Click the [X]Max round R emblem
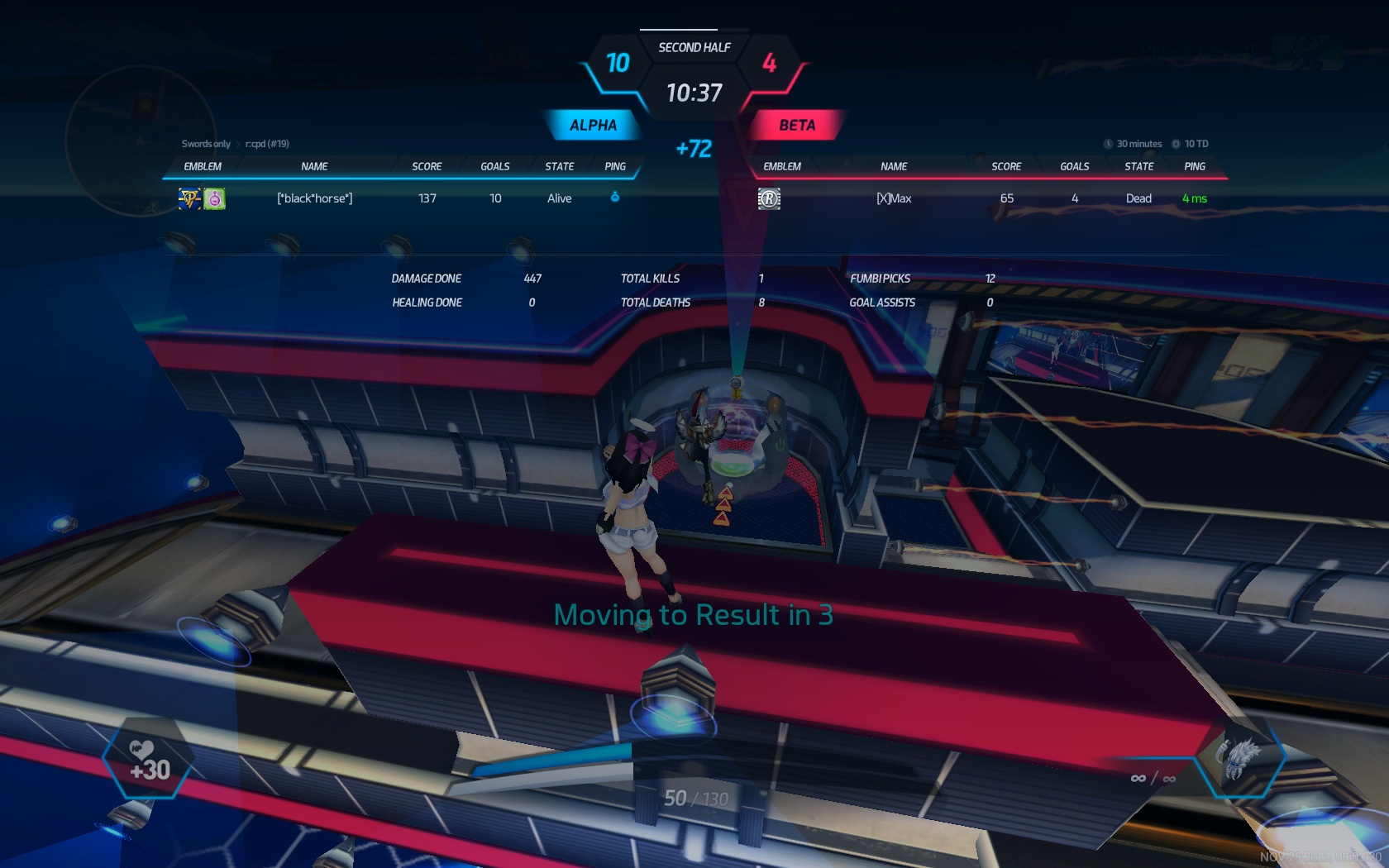This screenshot has height=868, width=1389. (x=769, y=198)
